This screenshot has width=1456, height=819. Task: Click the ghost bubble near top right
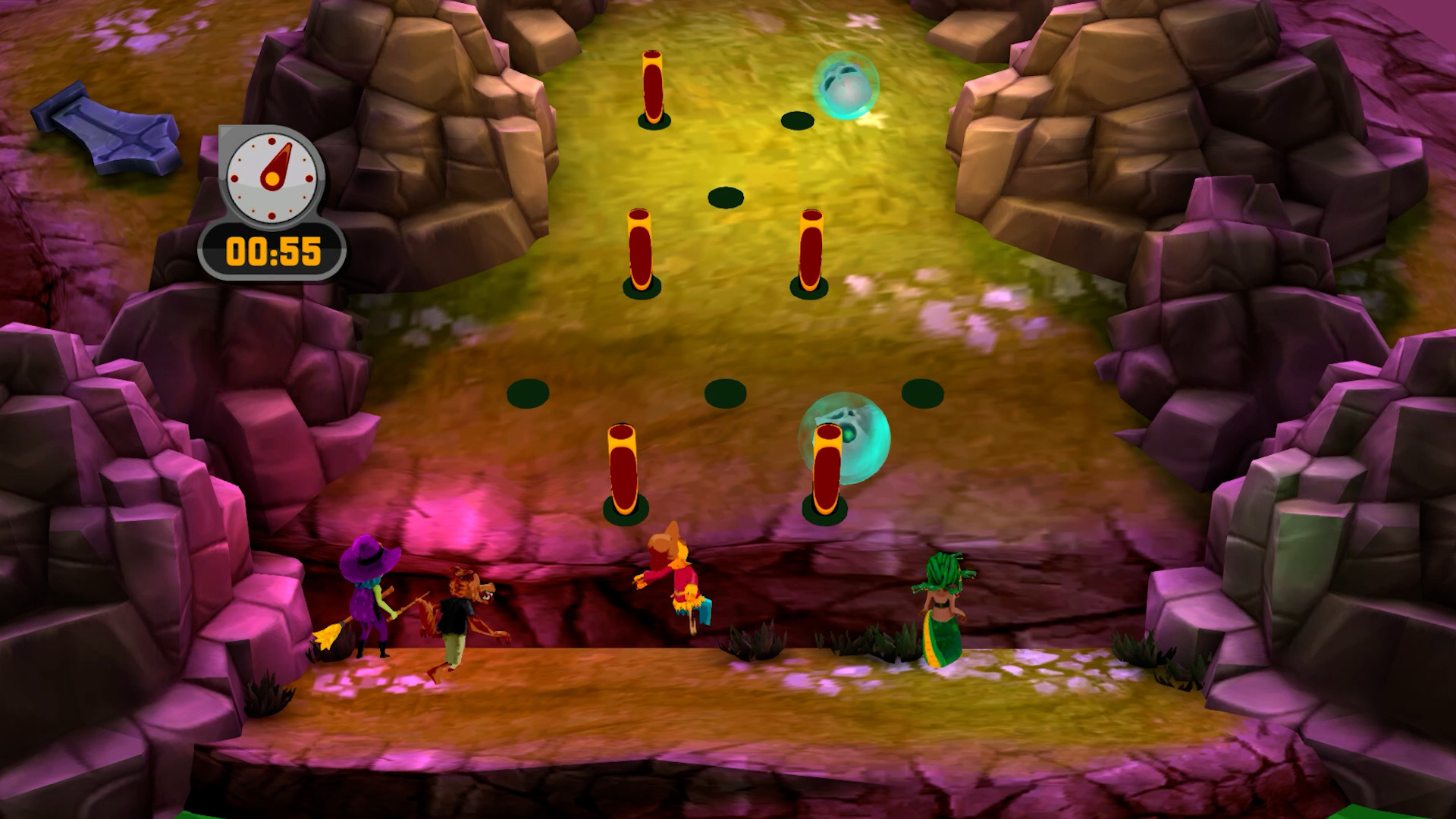846,83
